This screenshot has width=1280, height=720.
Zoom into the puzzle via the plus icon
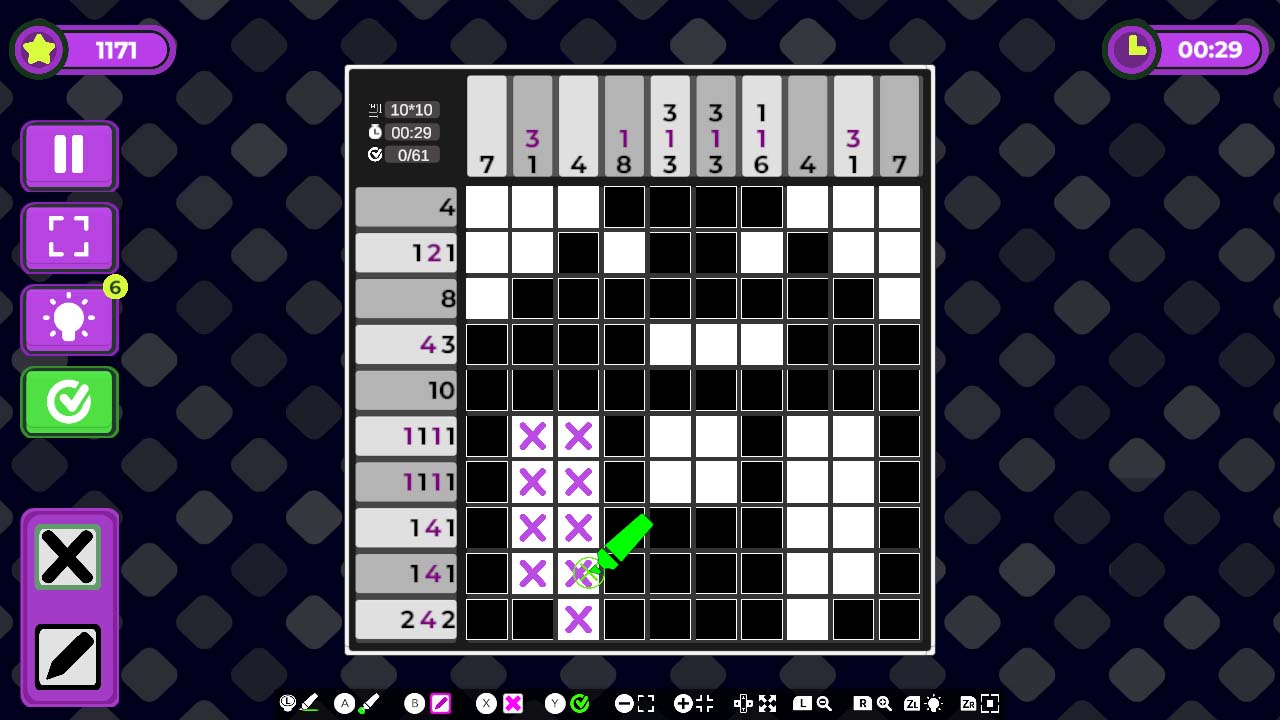[682, 703]
